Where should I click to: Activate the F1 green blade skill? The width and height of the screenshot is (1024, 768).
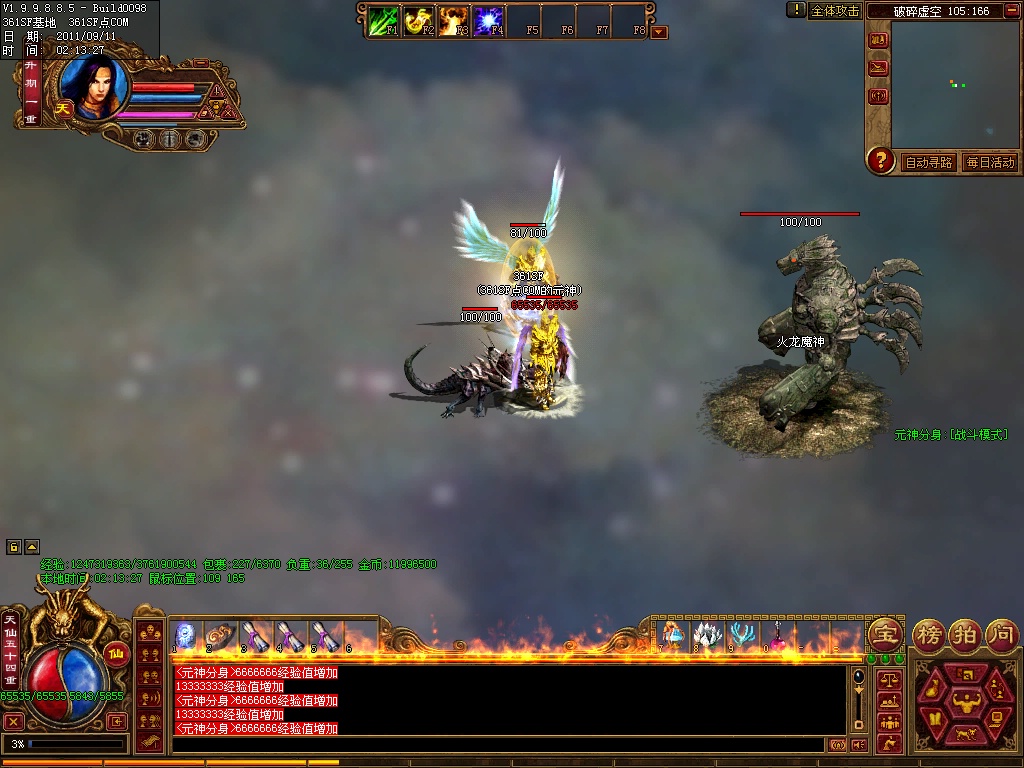[x=384, y=20]
